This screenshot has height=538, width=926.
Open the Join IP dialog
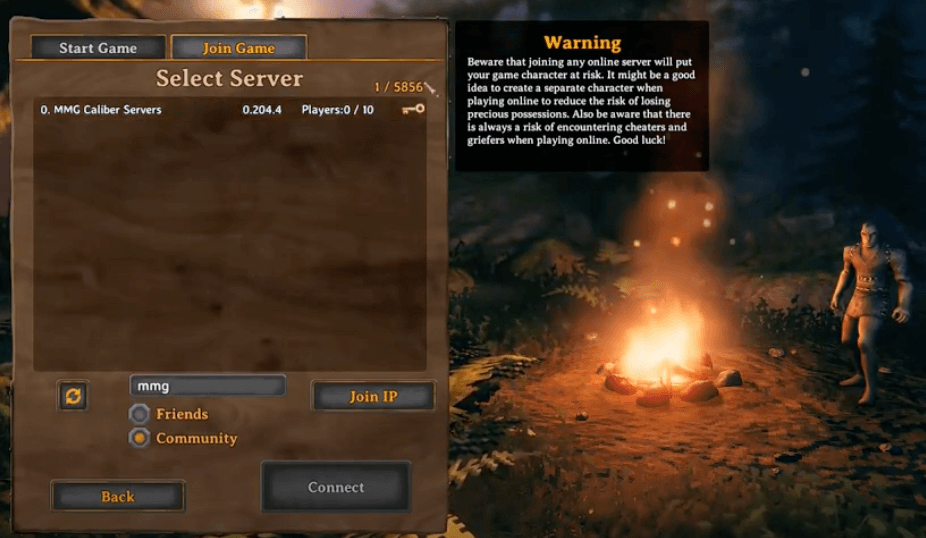(x=373, y=396)
